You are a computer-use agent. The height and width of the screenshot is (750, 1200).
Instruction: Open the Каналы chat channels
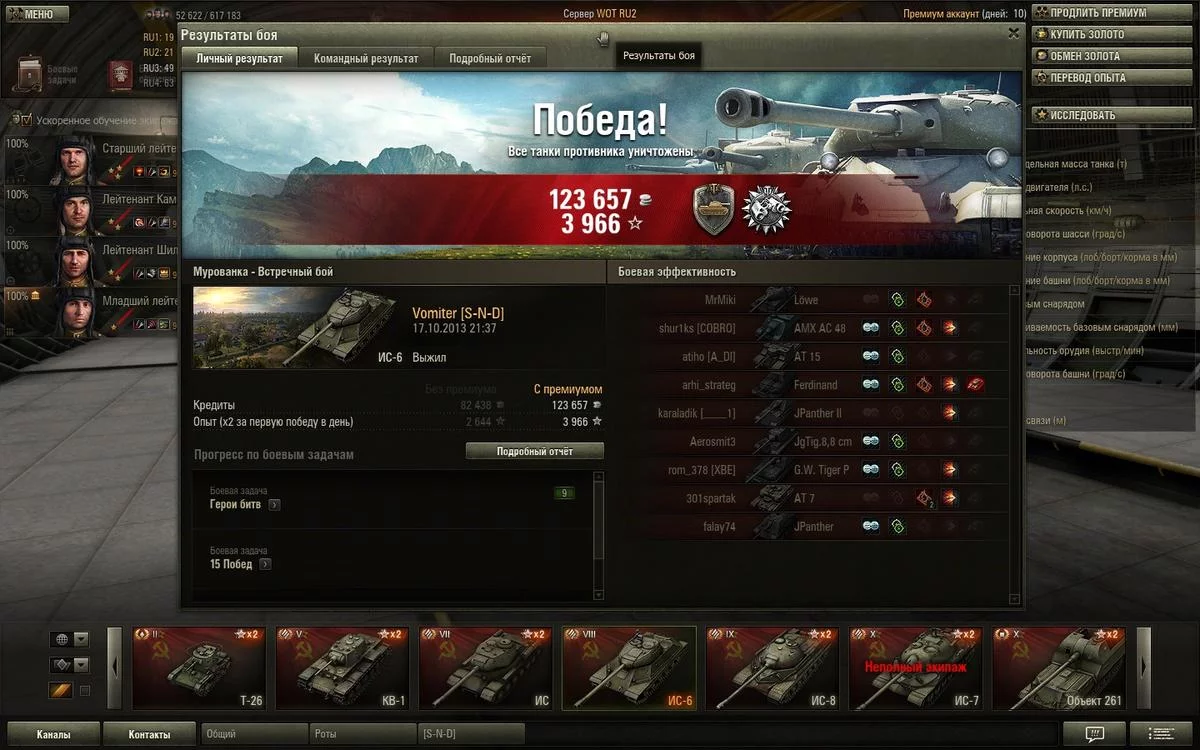point(53,735)
